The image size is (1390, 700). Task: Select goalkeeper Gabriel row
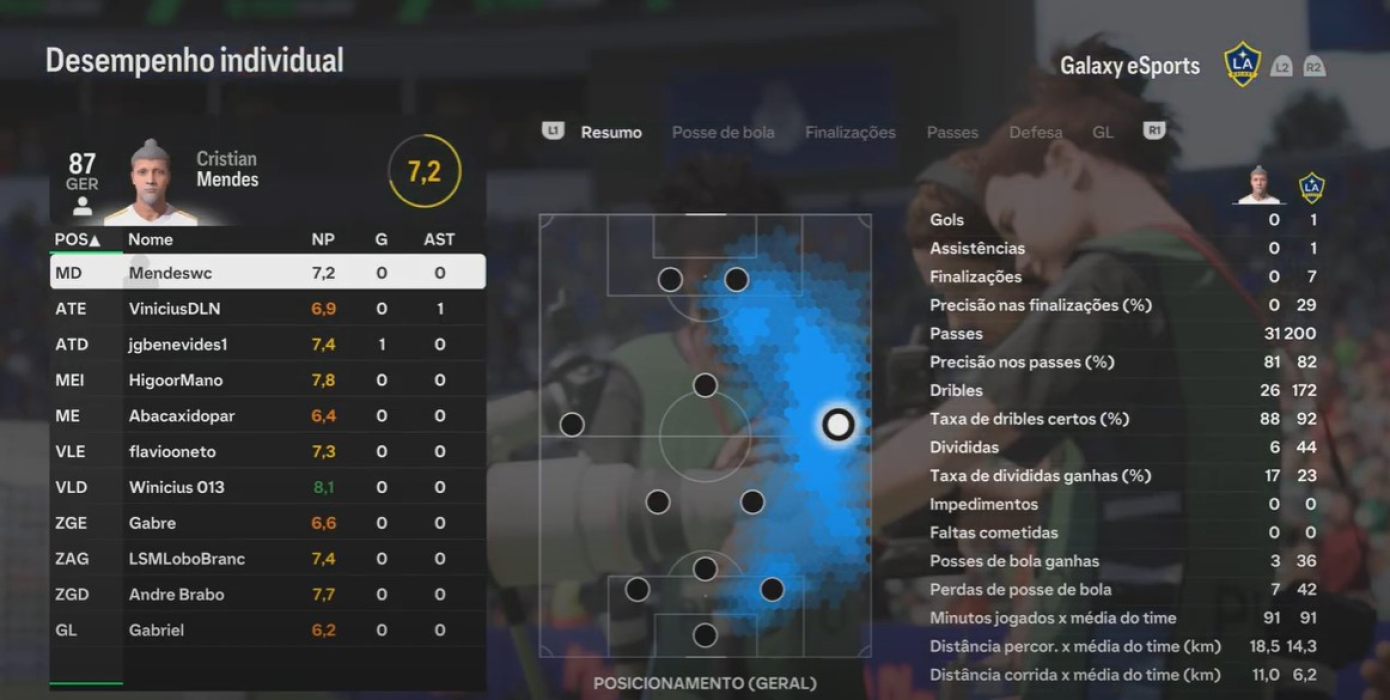(267, 630)
